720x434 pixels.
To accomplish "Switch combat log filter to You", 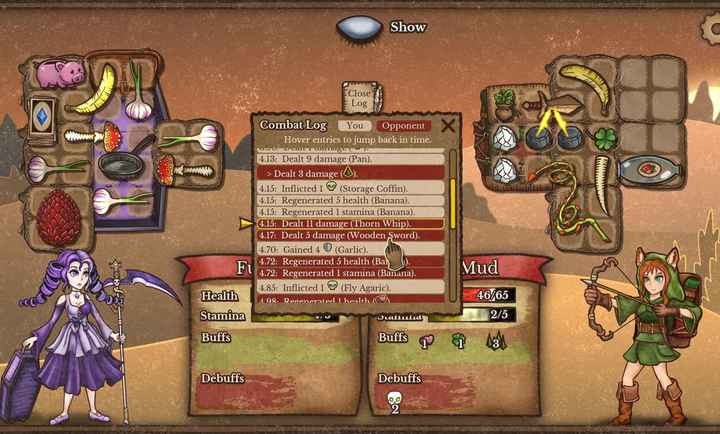I will (354, 126).
